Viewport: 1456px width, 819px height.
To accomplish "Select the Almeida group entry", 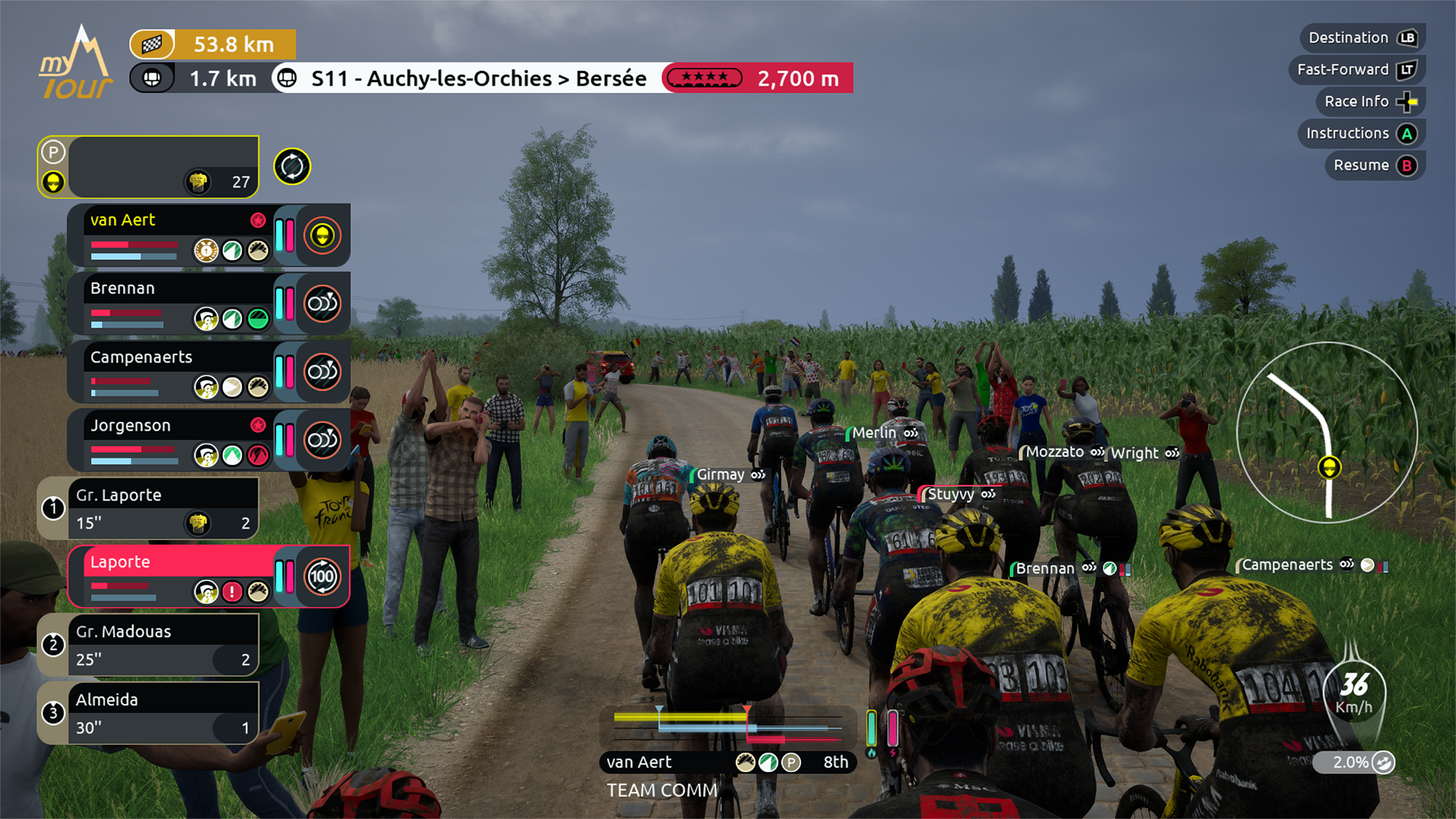I will 148,714.
